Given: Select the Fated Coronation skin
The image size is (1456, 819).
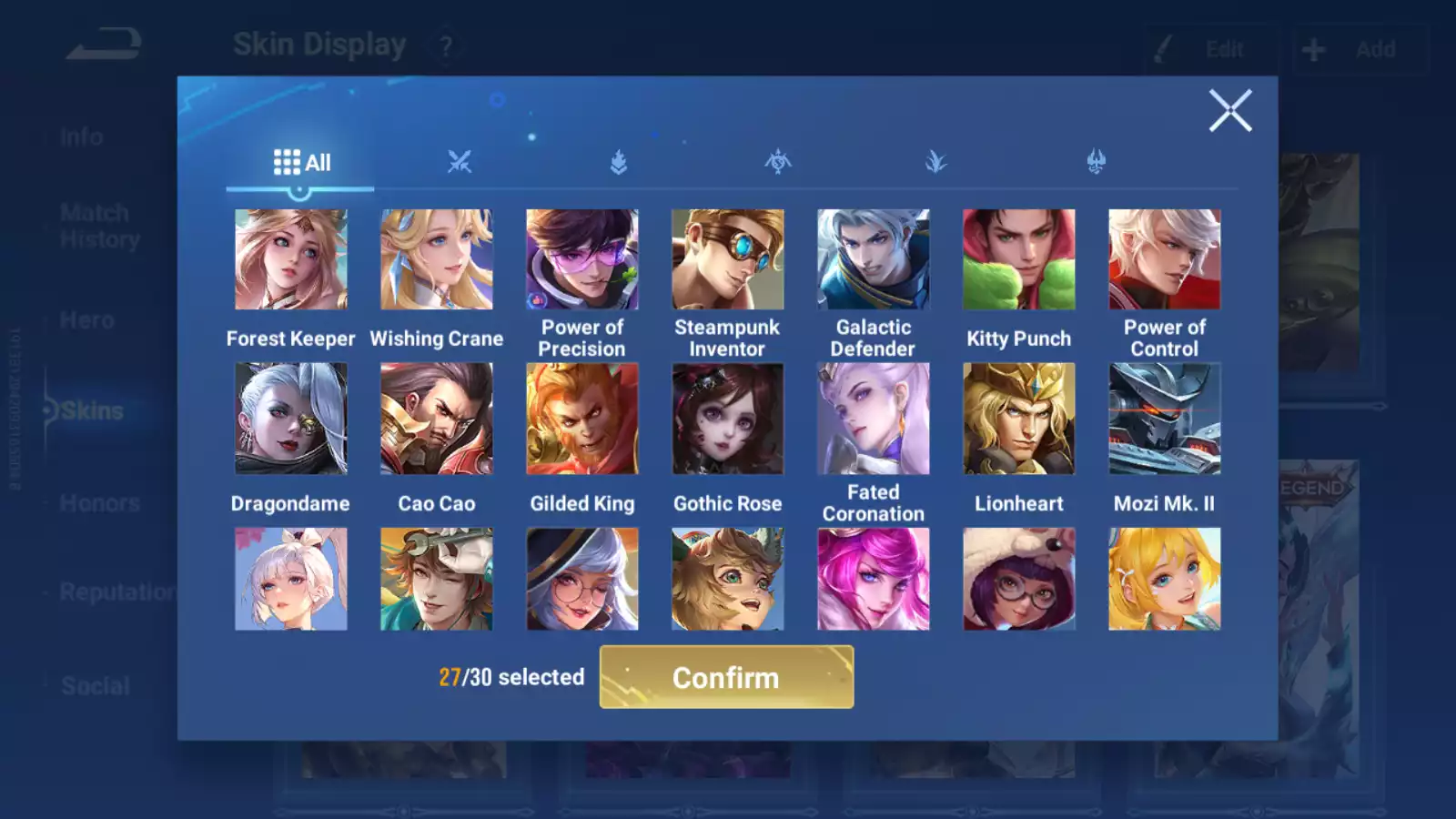Looking at the screenshot, I should pos(874,419).
